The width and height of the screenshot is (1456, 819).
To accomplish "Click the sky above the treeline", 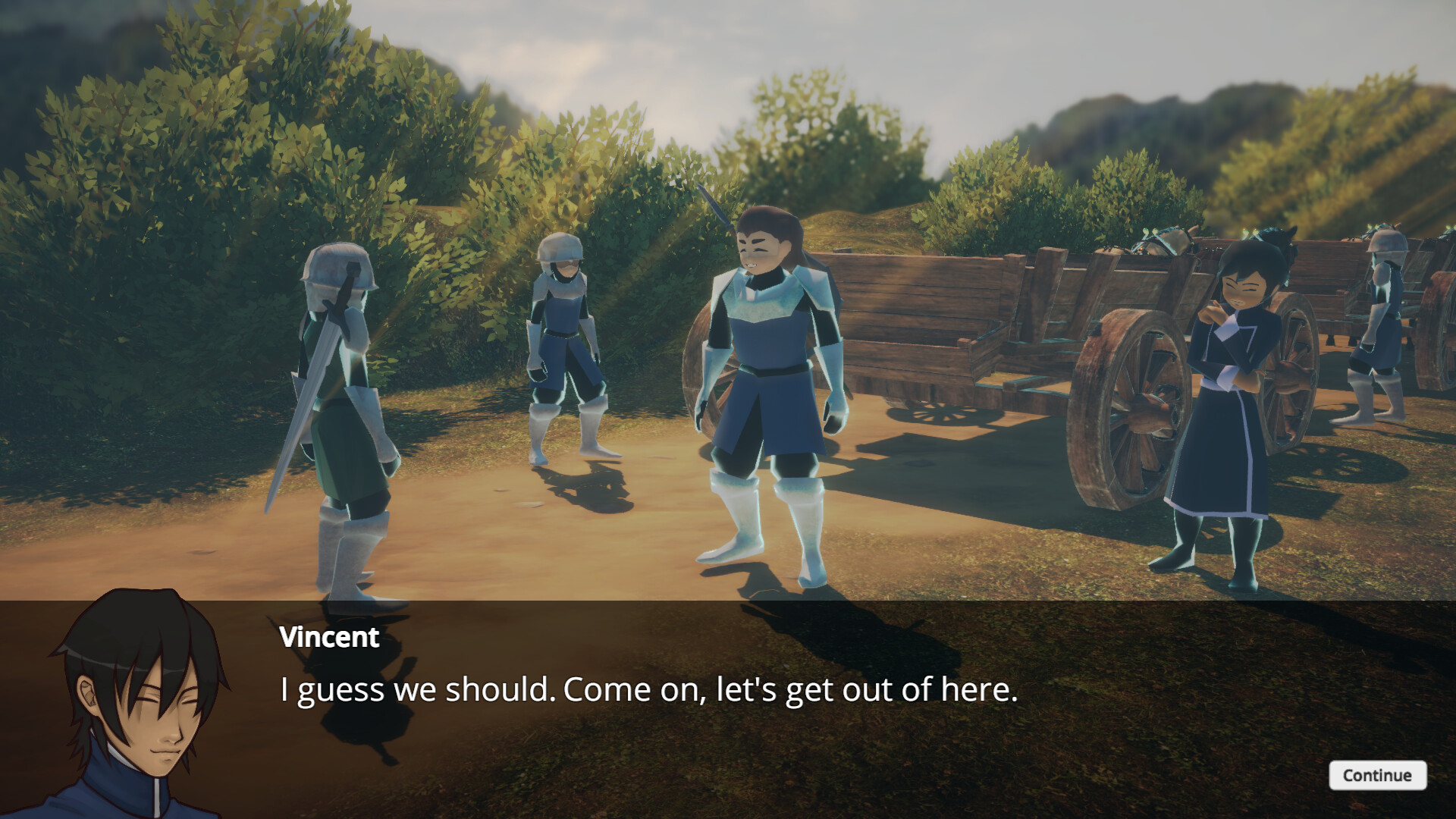I will 872,45.
